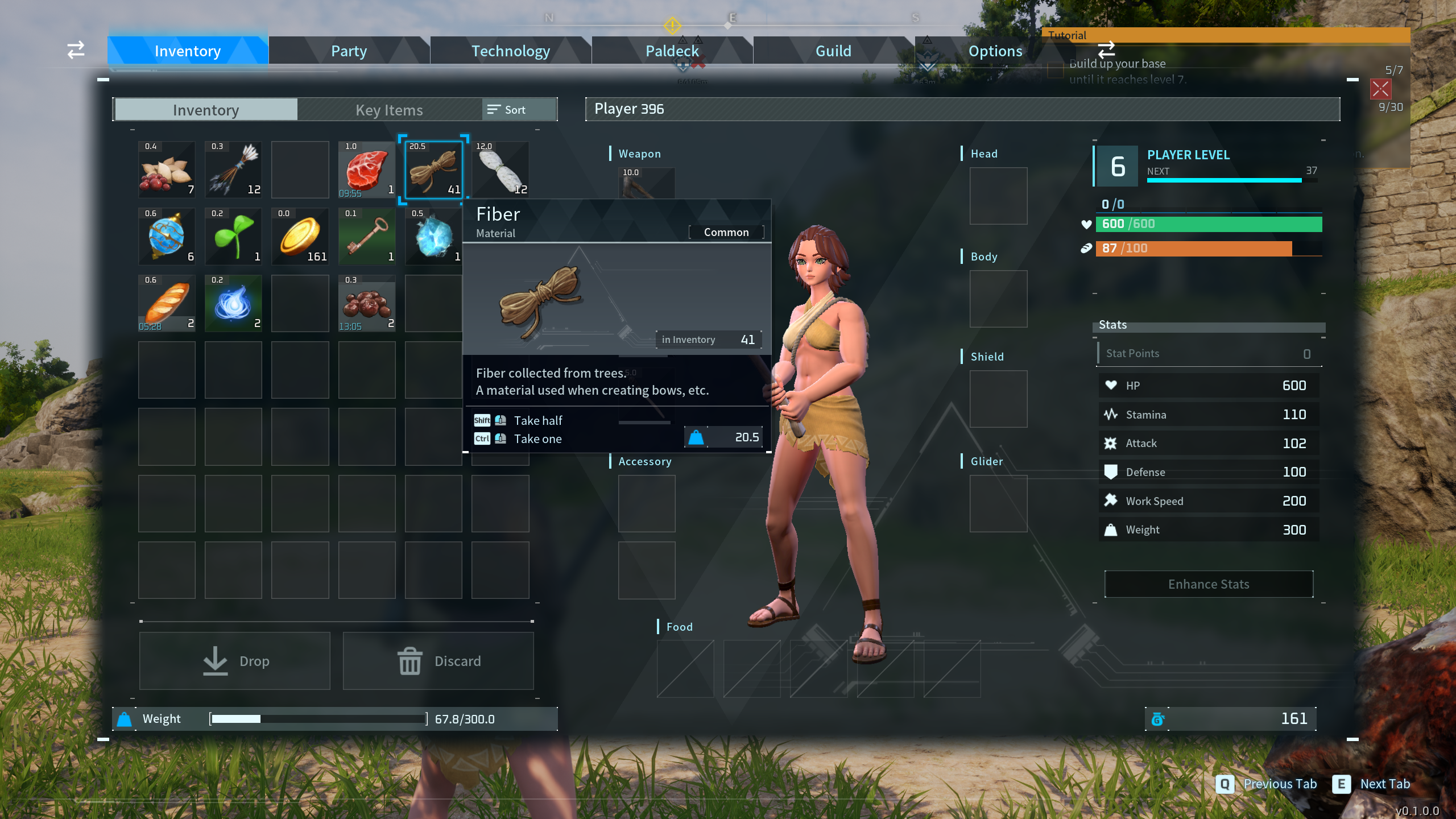
Task: Select the Fiber stack of 41
Action: click(433, 169)
